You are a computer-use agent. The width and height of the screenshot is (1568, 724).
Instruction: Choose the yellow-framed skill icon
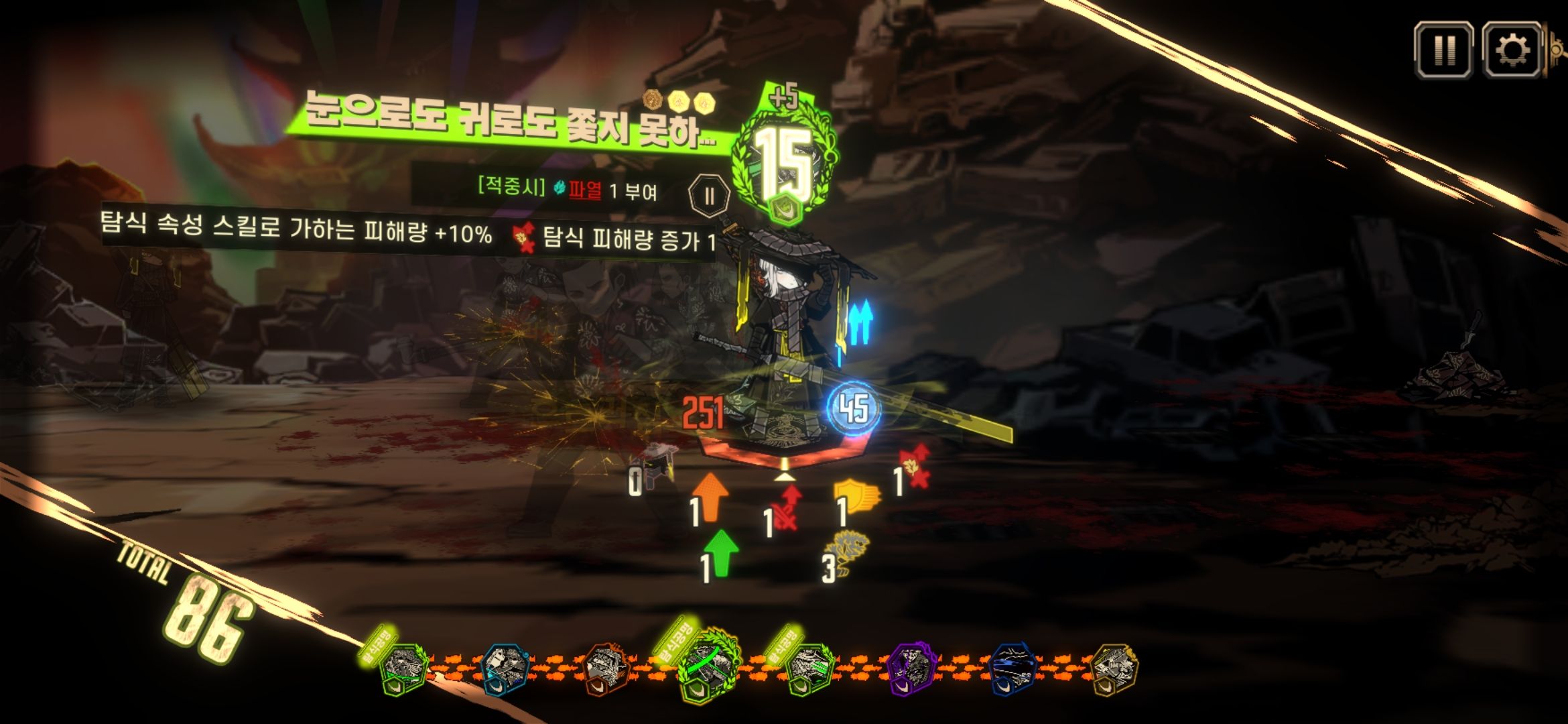[1114, 667]
